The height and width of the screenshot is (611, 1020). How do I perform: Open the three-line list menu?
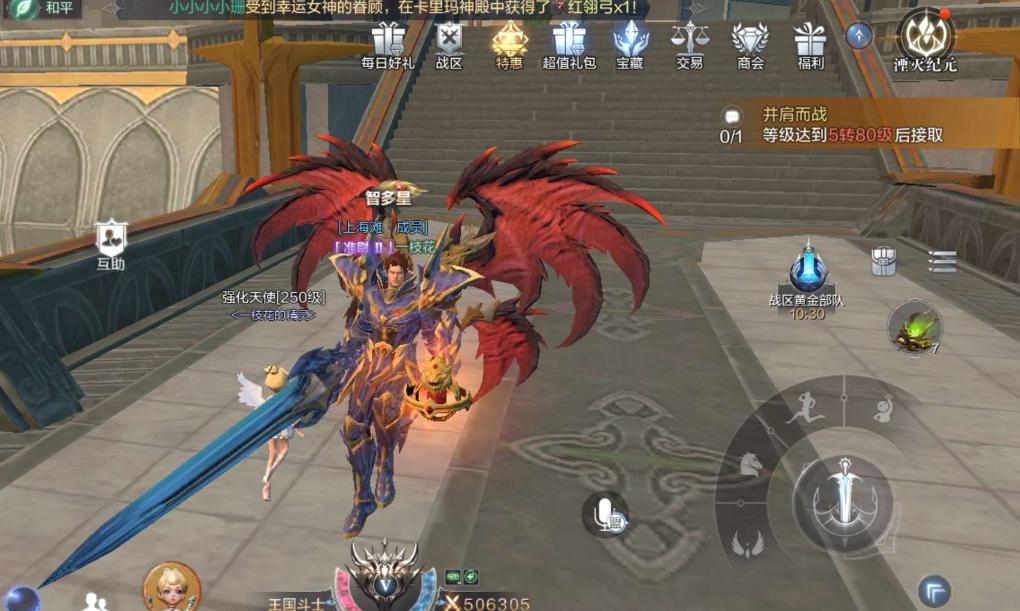942,261
